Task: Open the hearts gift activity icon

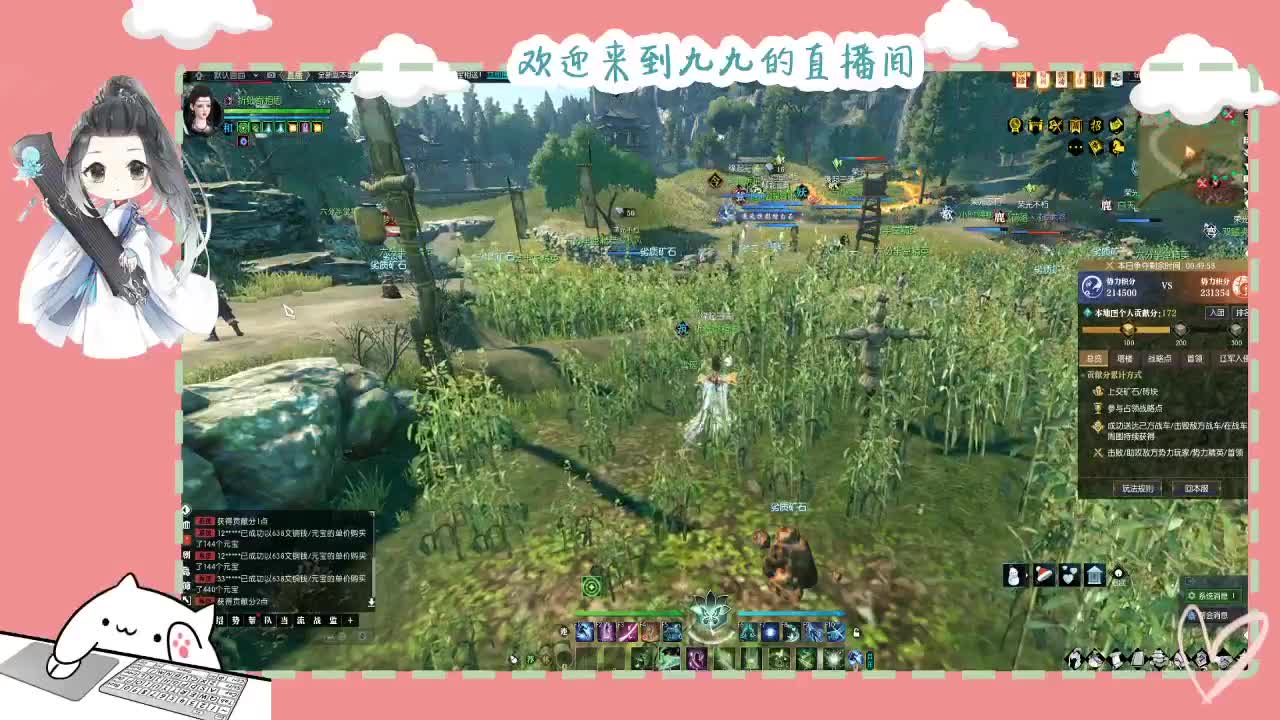Action: pyautogui.click(x=1069, y=574)
